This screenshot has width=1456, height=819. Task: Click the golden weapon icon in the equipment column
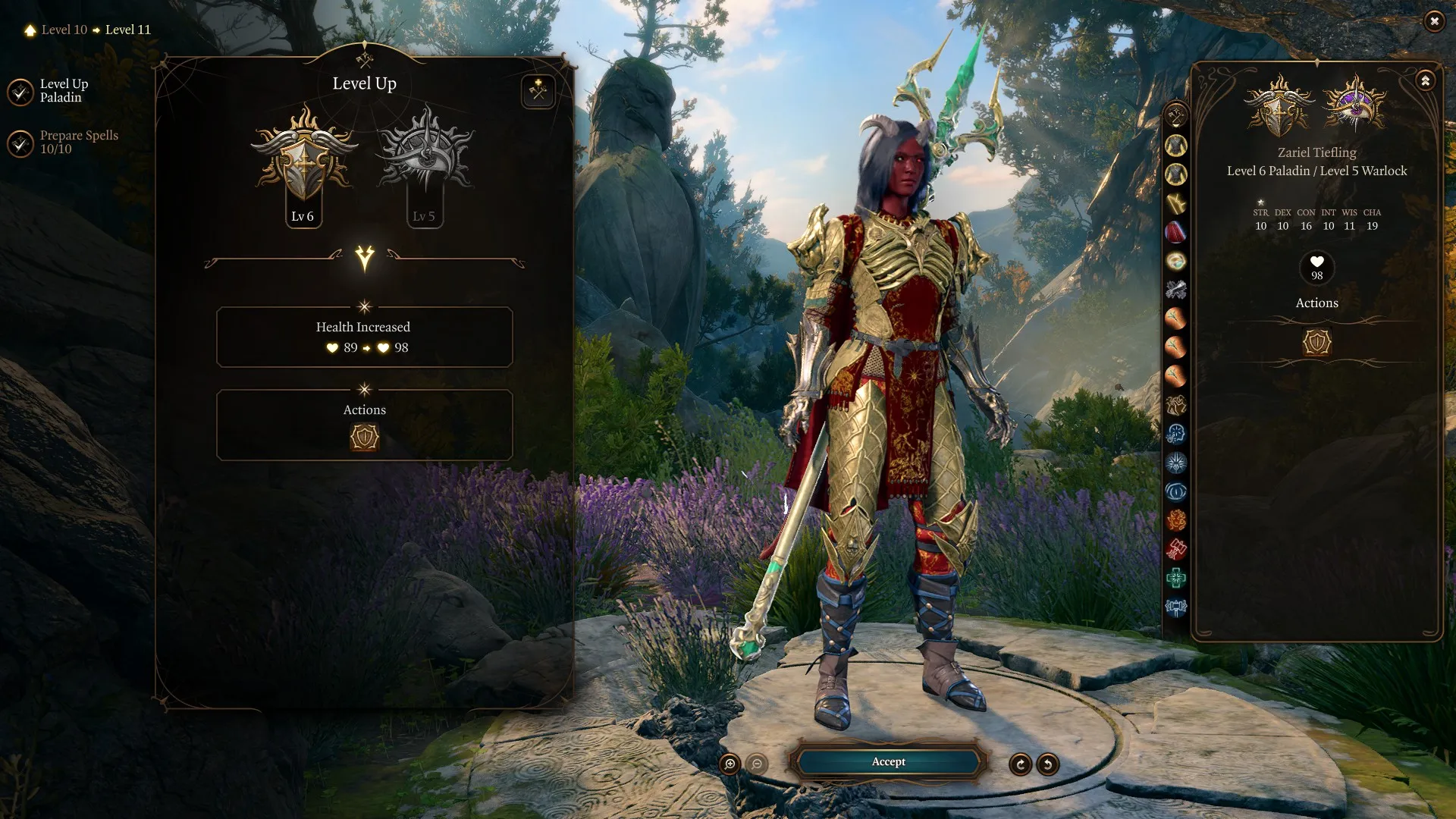coord(1176,202)
